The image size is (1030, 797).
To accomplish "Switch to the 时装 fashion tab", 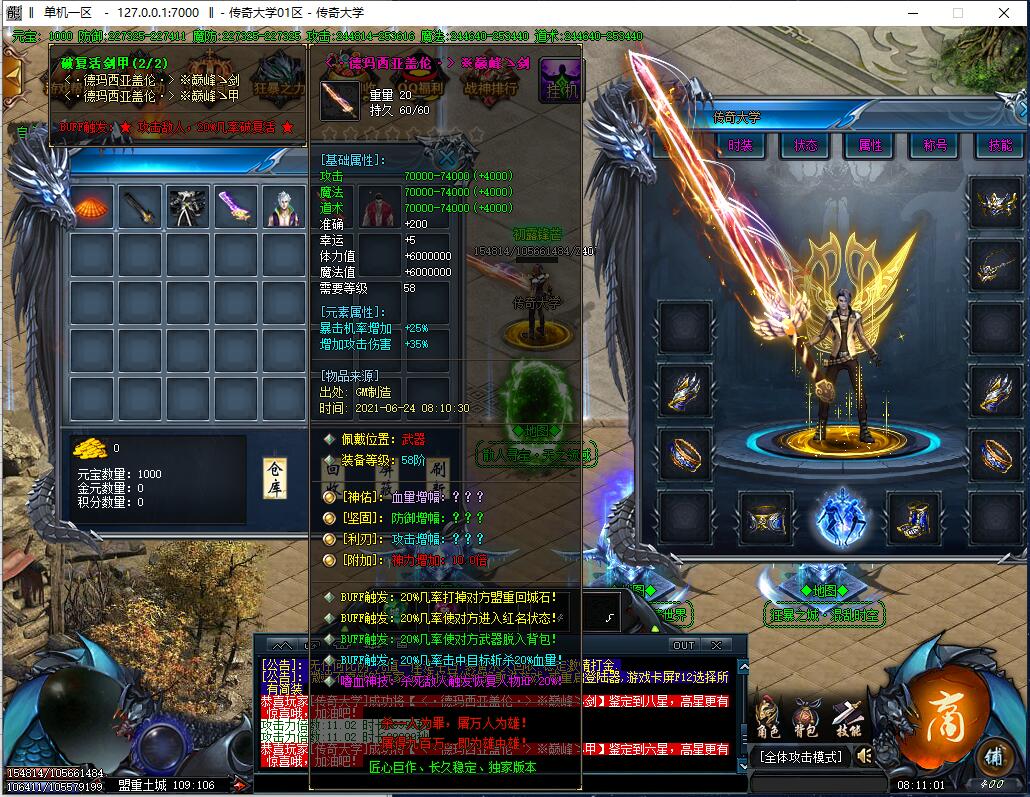I will (741, 145).
